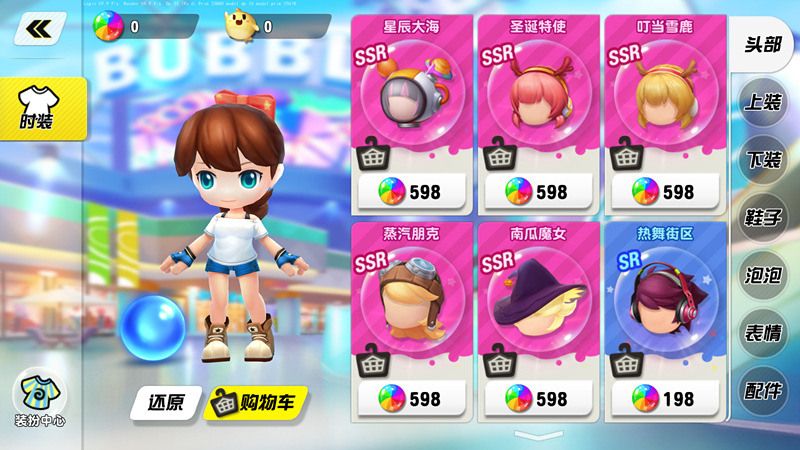
Task: Open the 购物车 shopping cart
Action: (254, 402)
